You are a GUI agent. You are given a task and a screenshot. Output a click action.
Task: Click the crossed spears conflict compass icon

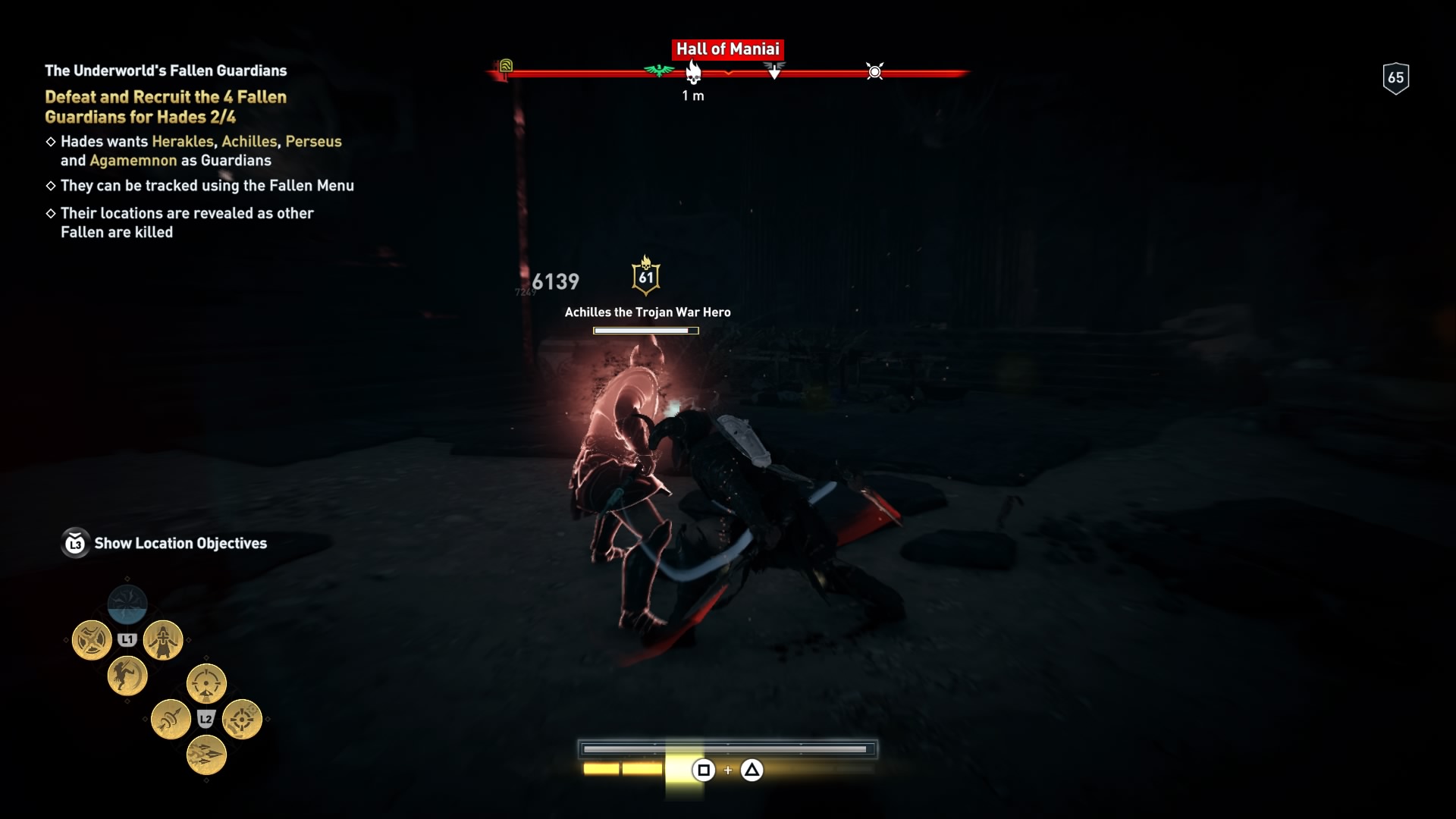(874, 72)
